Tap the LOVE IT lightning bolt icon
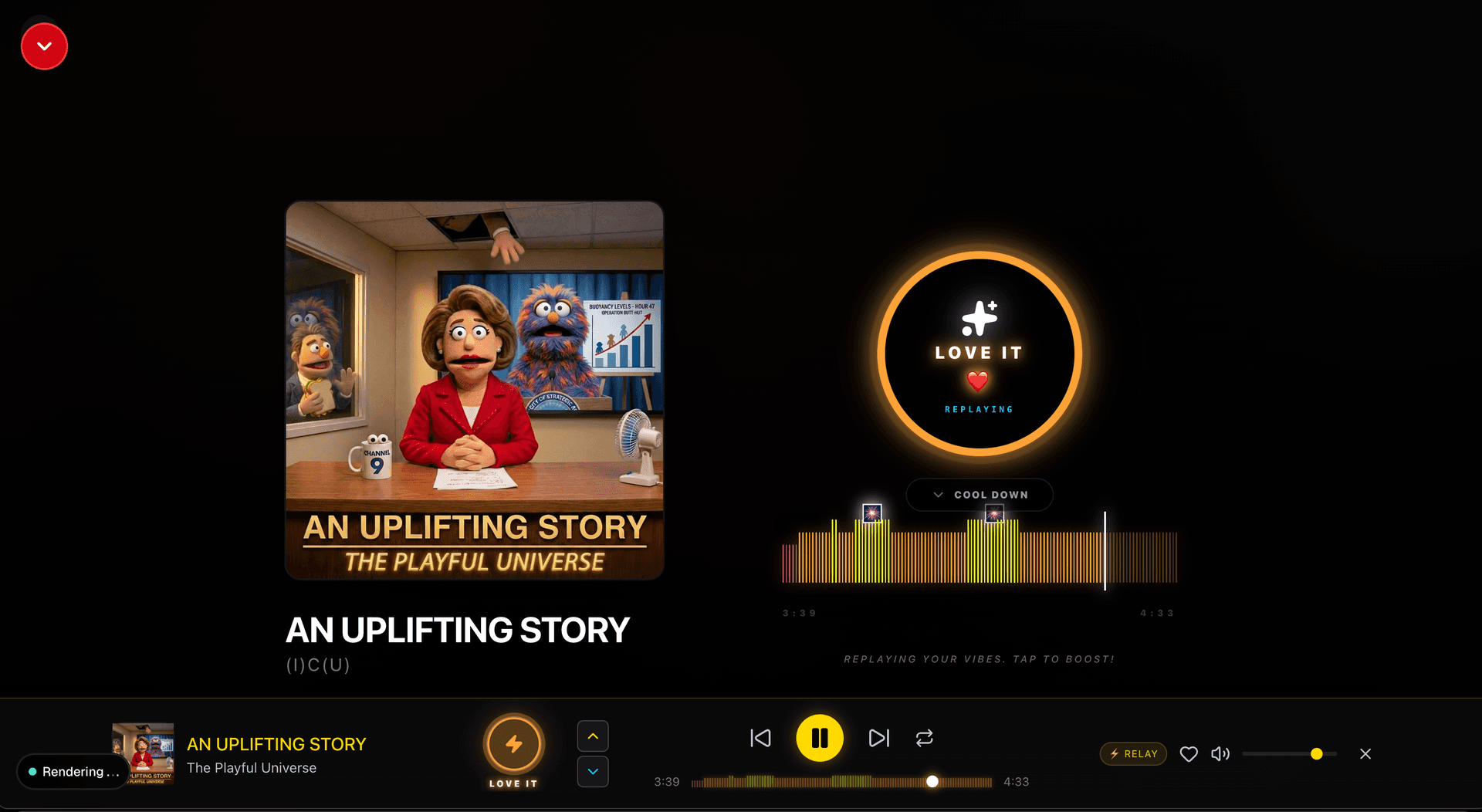1482x812 pixels. 513,743
